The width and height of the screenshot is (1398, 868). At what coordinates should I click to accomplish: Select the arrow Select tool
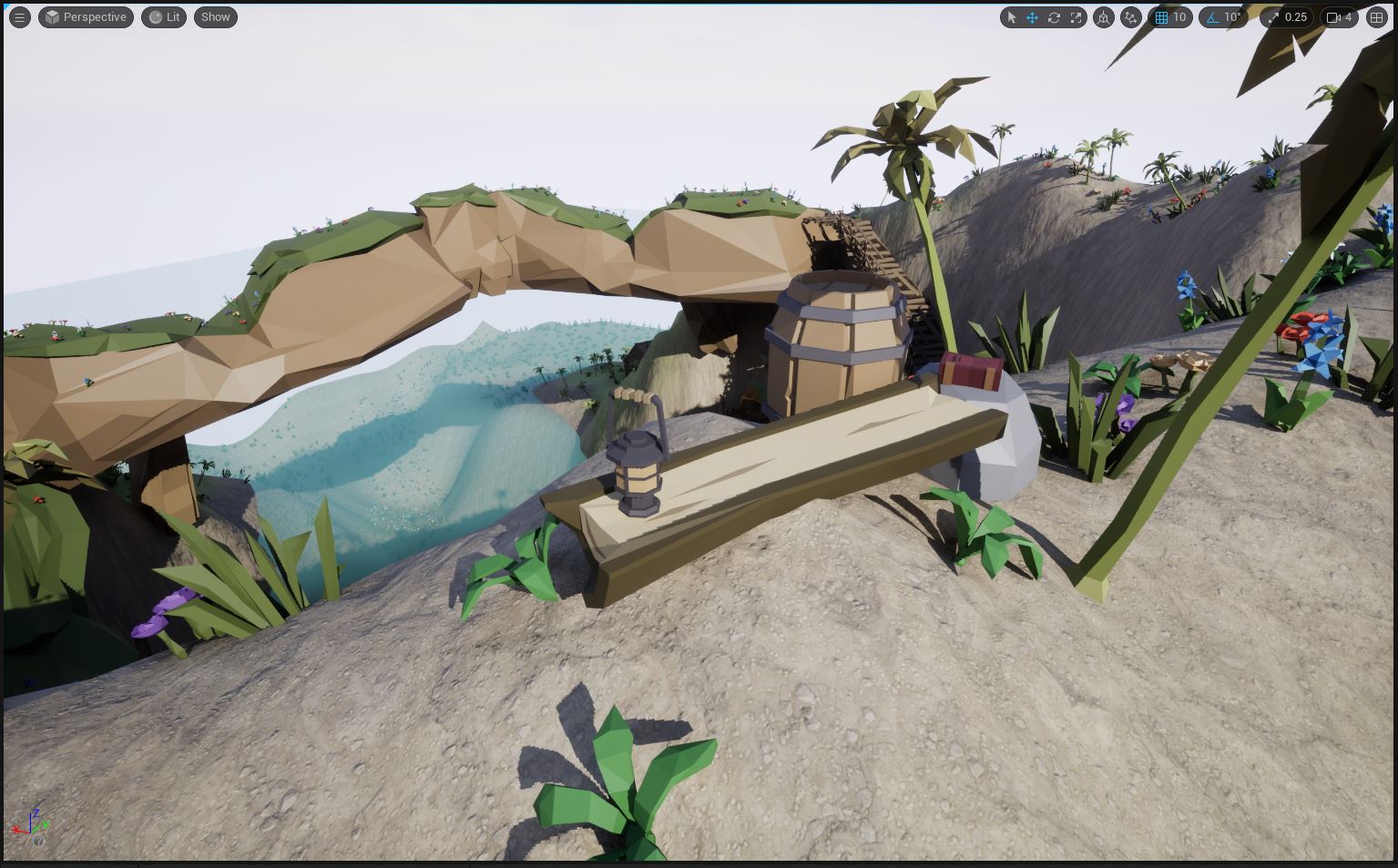(1010, 16)
